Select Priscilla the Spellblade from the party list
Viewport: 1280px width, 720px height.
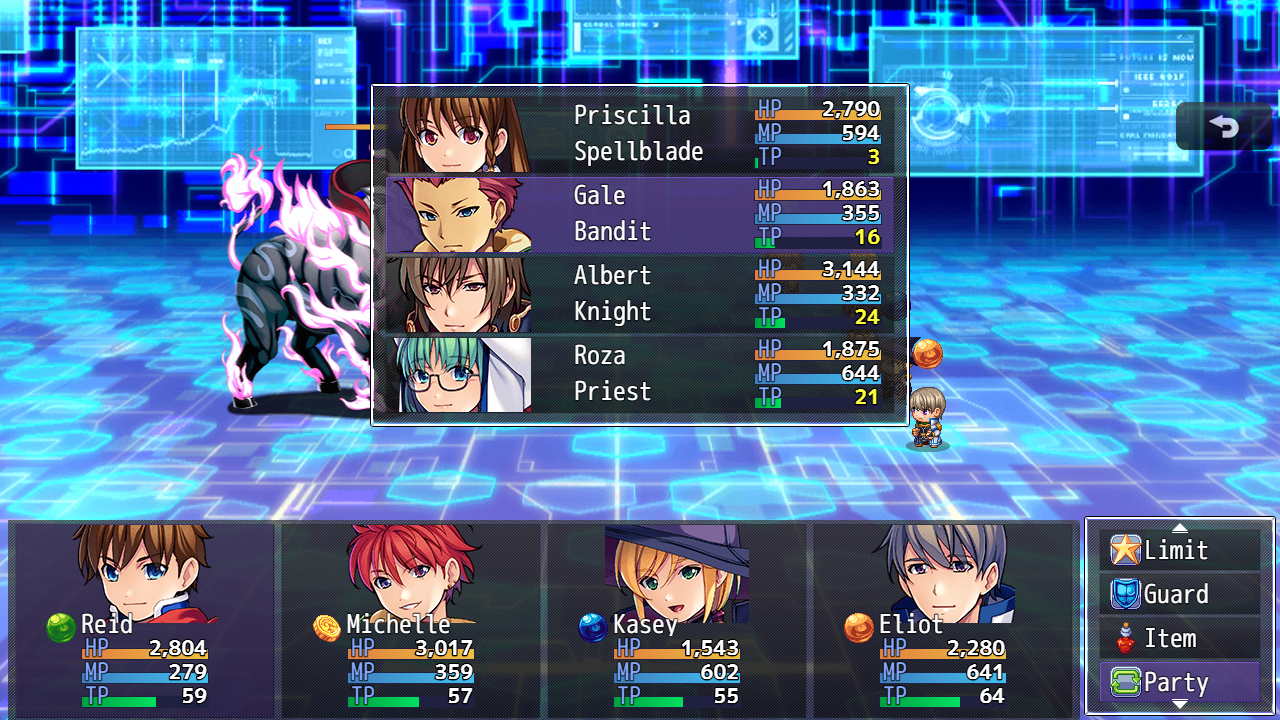[640, 134]
